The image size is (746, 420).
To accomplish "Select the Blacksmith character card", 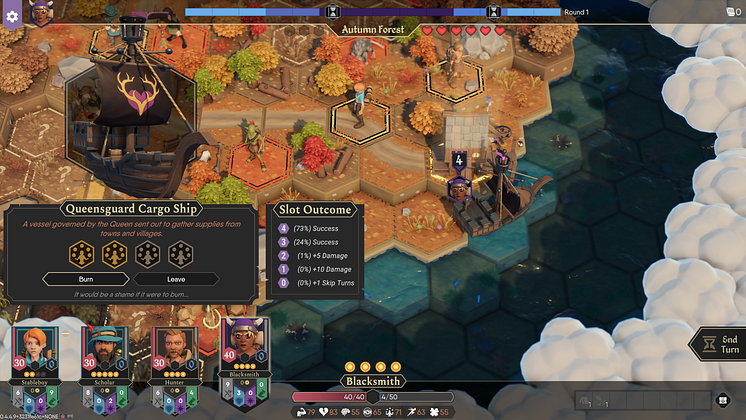I will click(243, 359).
